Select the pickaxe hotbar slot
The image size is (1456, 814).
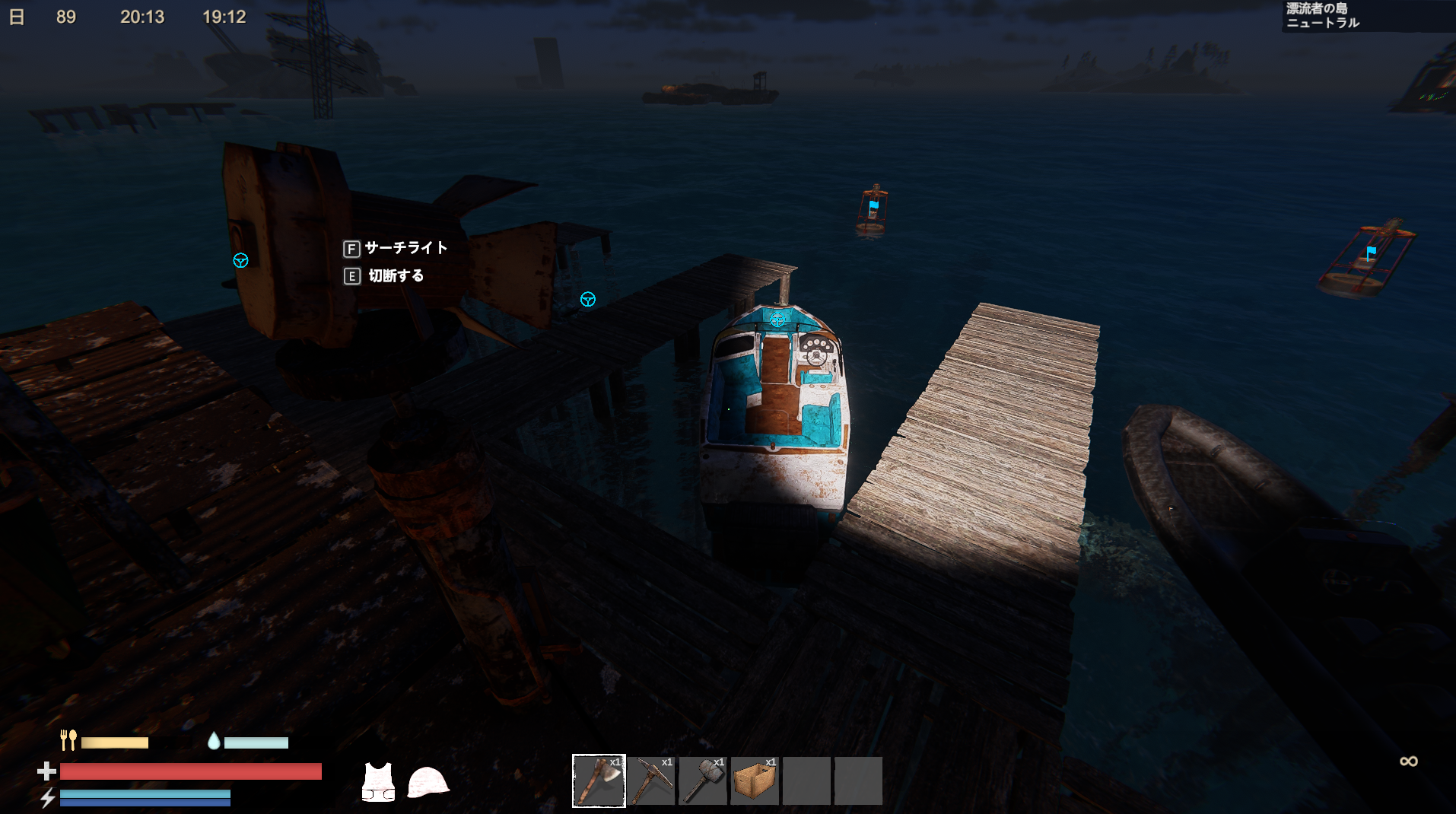click(651, 781)
